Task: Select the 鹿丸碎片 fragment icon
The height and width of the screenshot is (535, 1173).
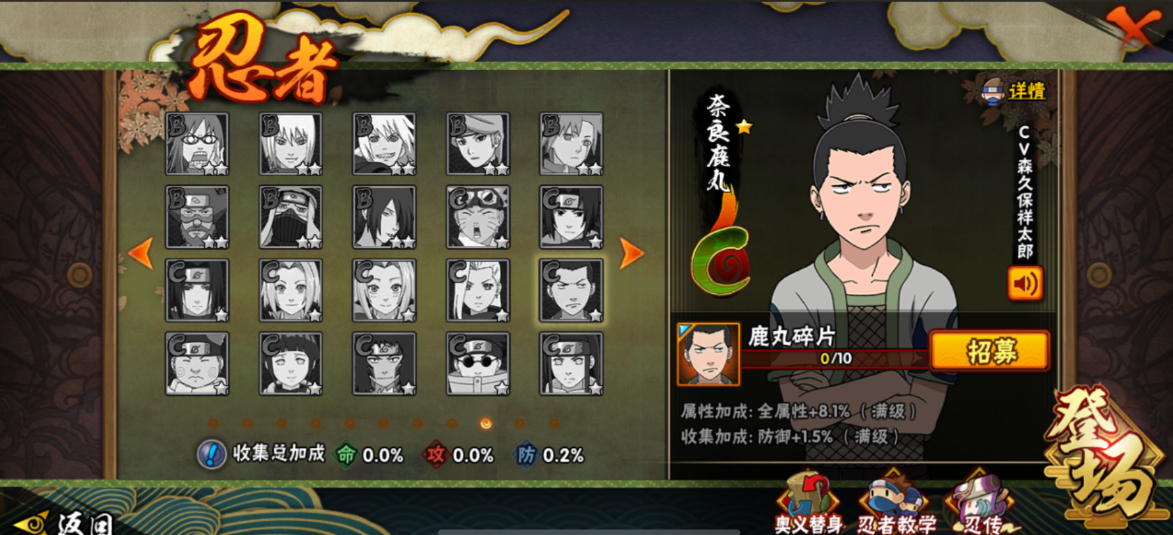Action: click(x=708, y=354)
